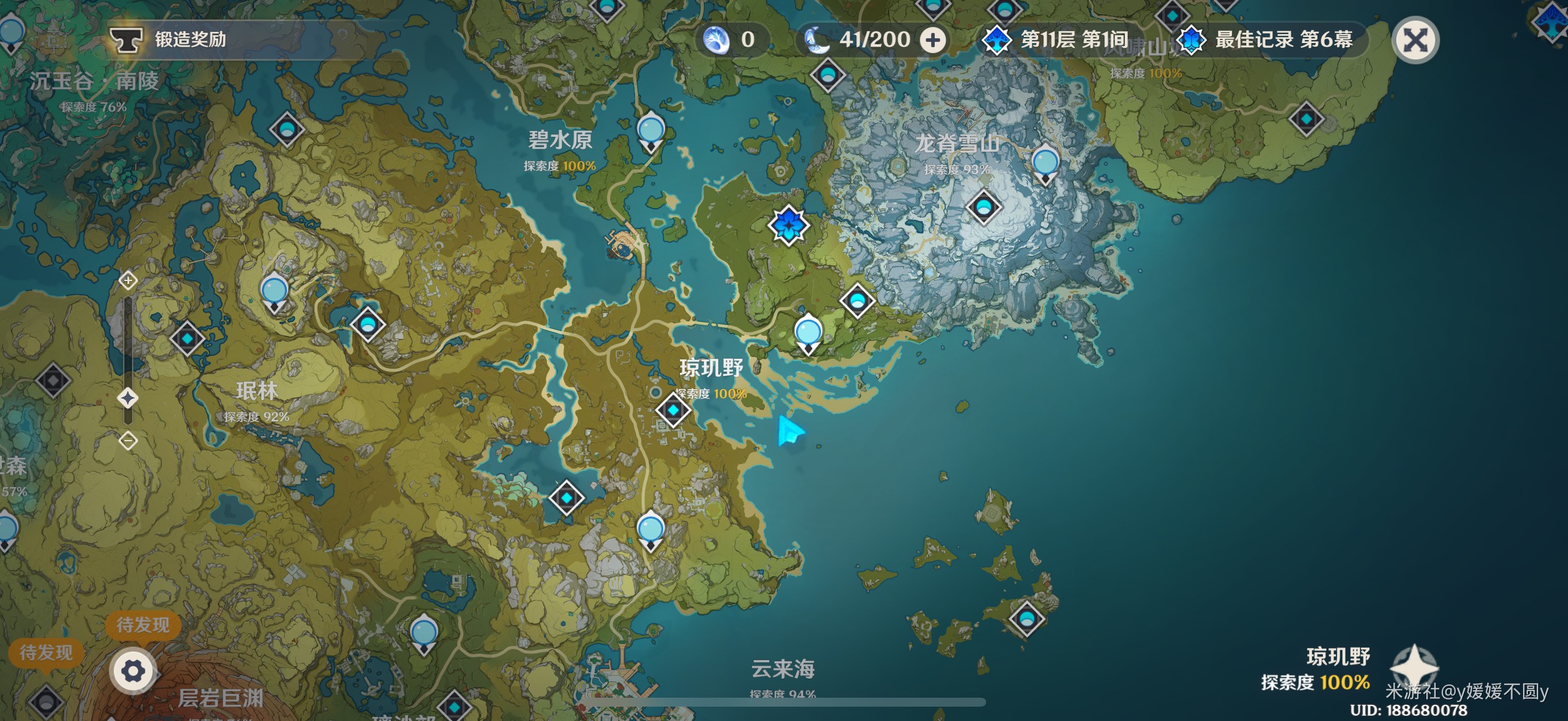Click the zoom-in control on the map scale
The width and height of the screenshot is (1568, 721).
coord(128,281)
